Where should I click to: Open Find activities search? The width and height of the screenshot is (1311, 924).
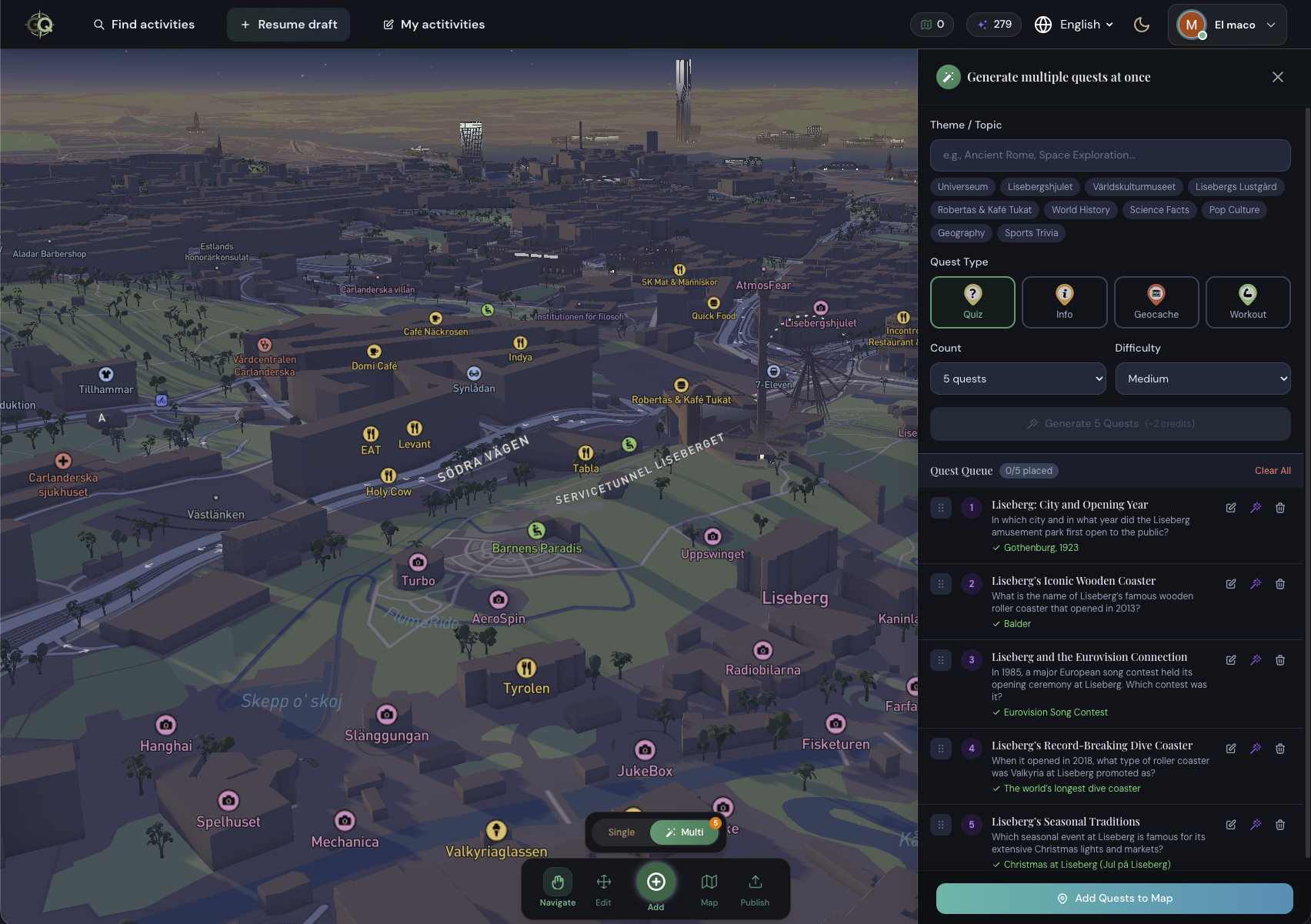point(144,25)
